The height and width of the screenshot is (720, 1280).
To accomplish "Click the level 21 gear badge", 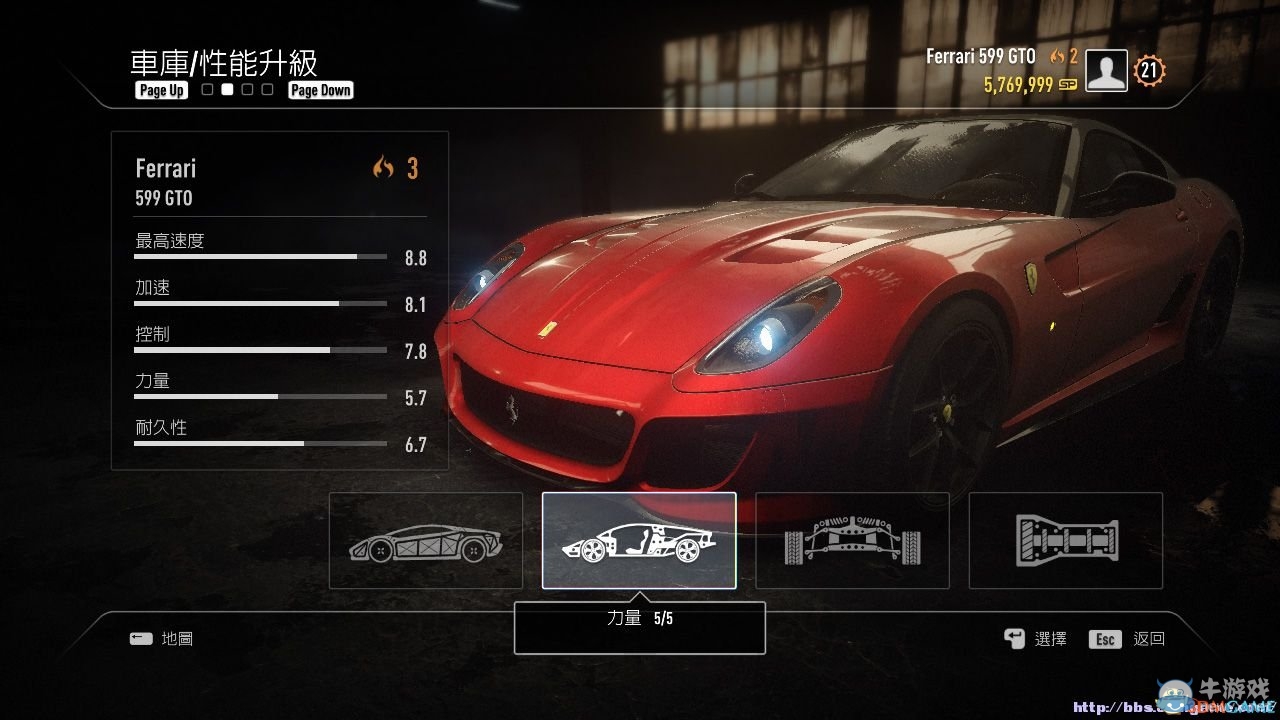I will [1148, 71].
